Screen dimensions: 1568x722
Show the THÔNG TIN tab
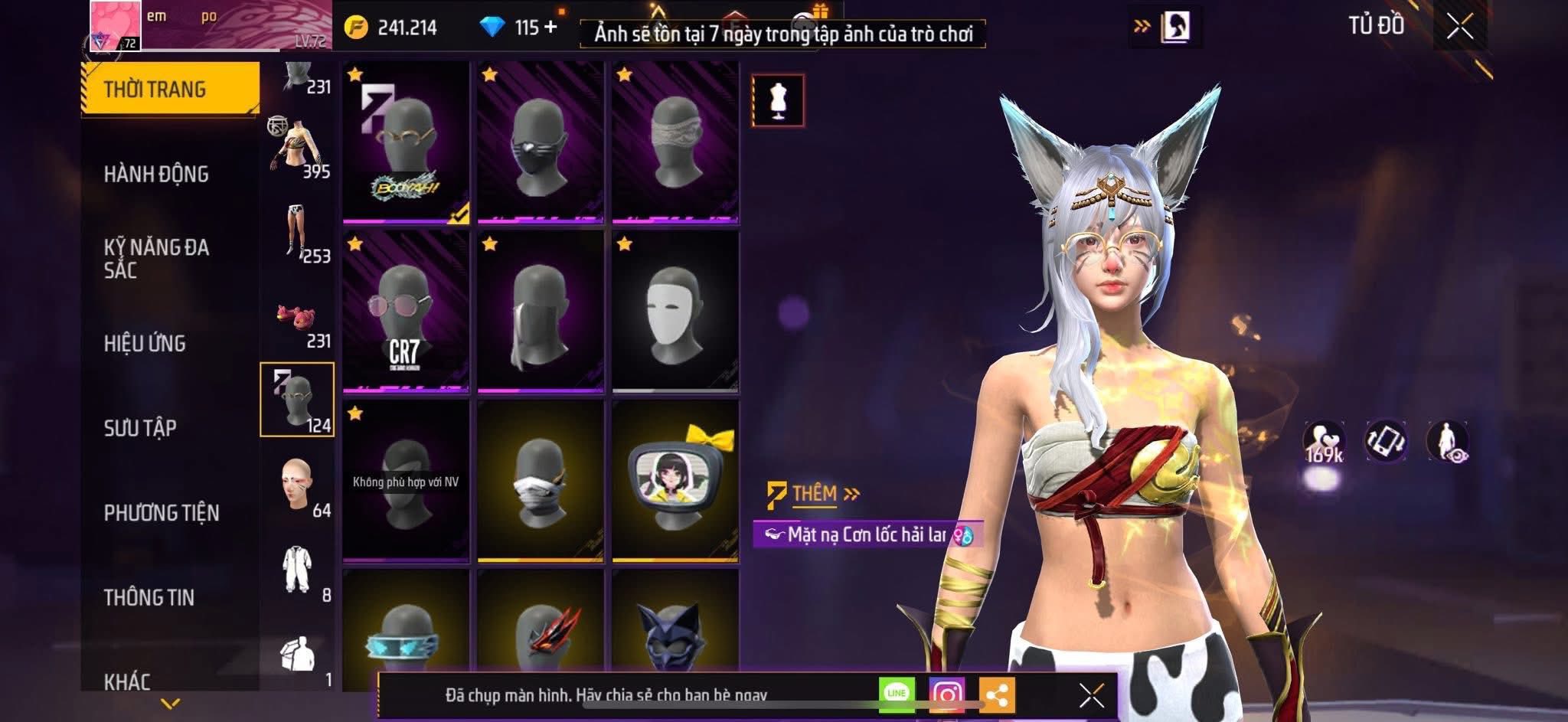coord(149,597)
